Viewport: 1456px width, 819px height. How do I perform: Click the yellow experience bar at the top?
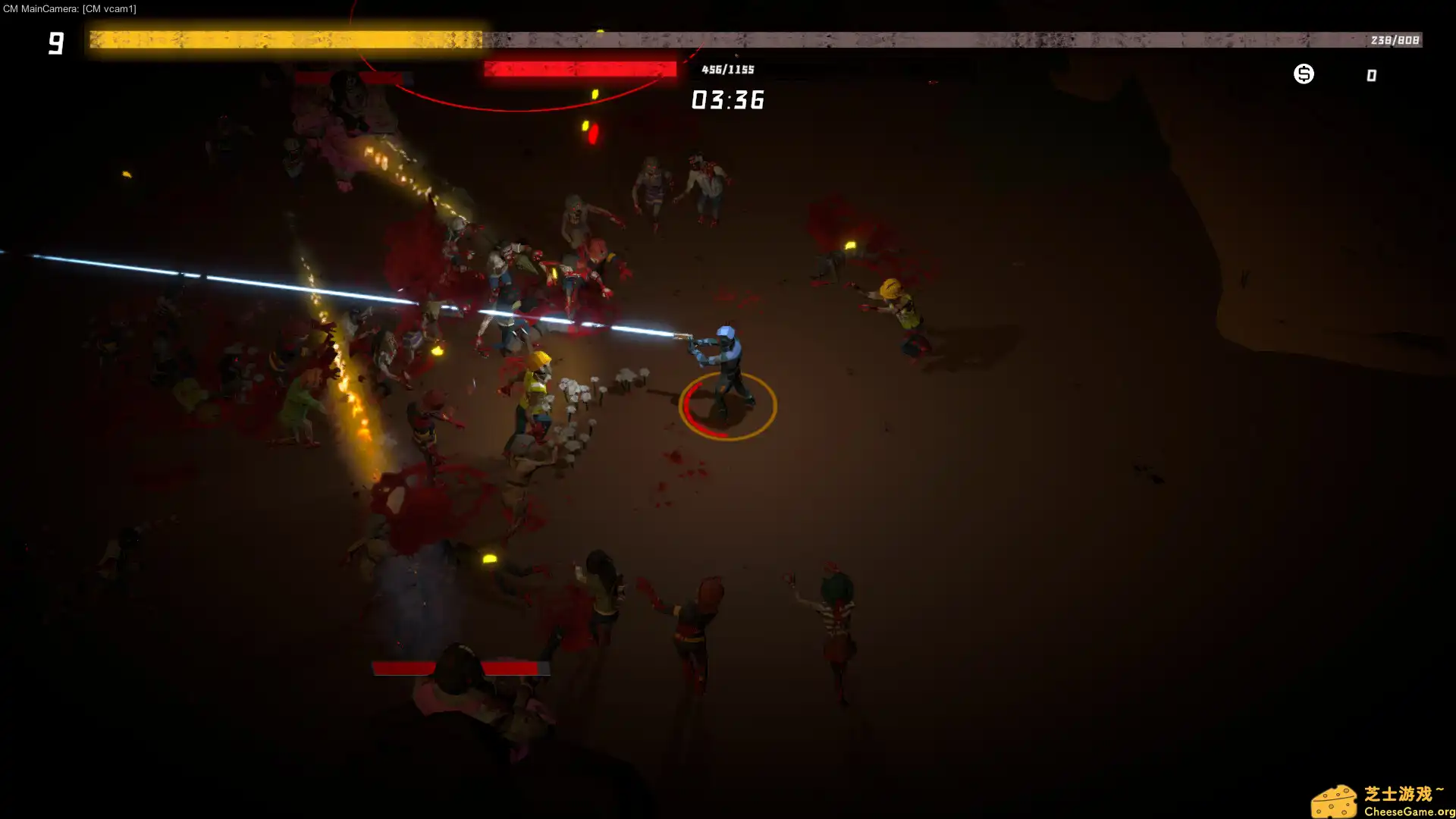pos(284,36)
